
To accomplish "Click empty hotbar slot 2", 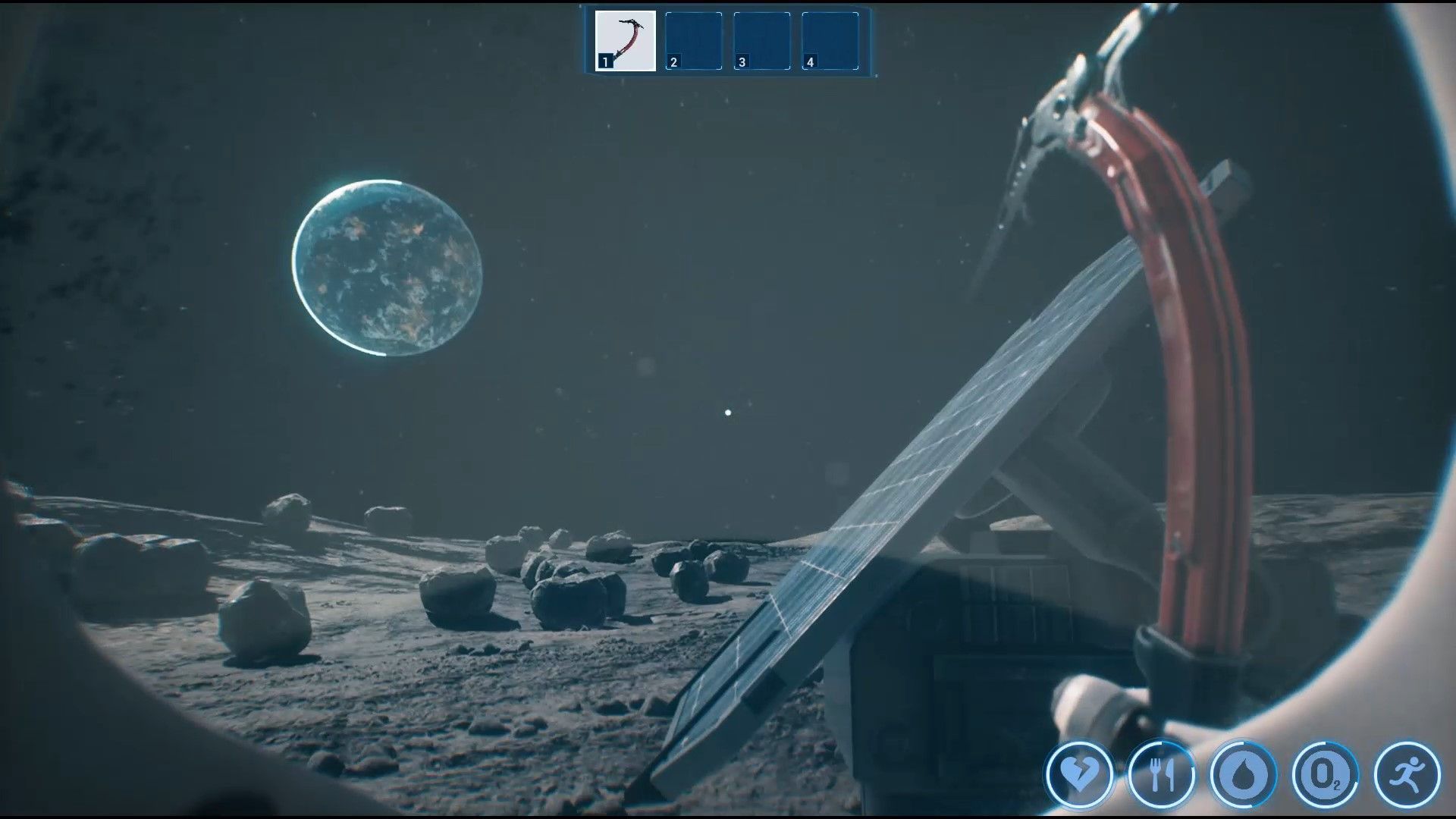I will (x=692, y=39).
